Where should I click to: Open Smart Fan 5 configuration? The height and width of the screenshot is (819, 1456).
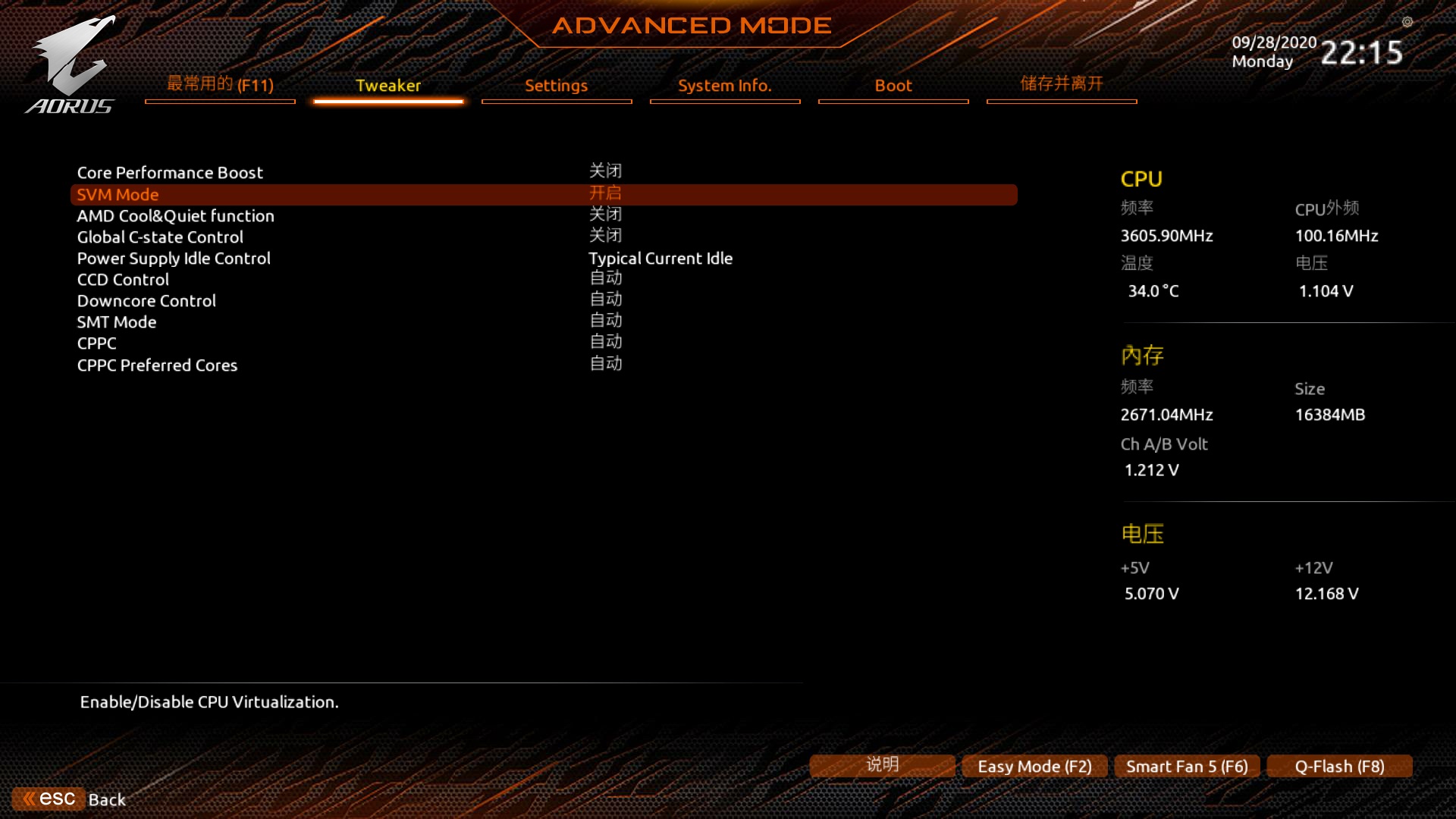[1186, 766]
